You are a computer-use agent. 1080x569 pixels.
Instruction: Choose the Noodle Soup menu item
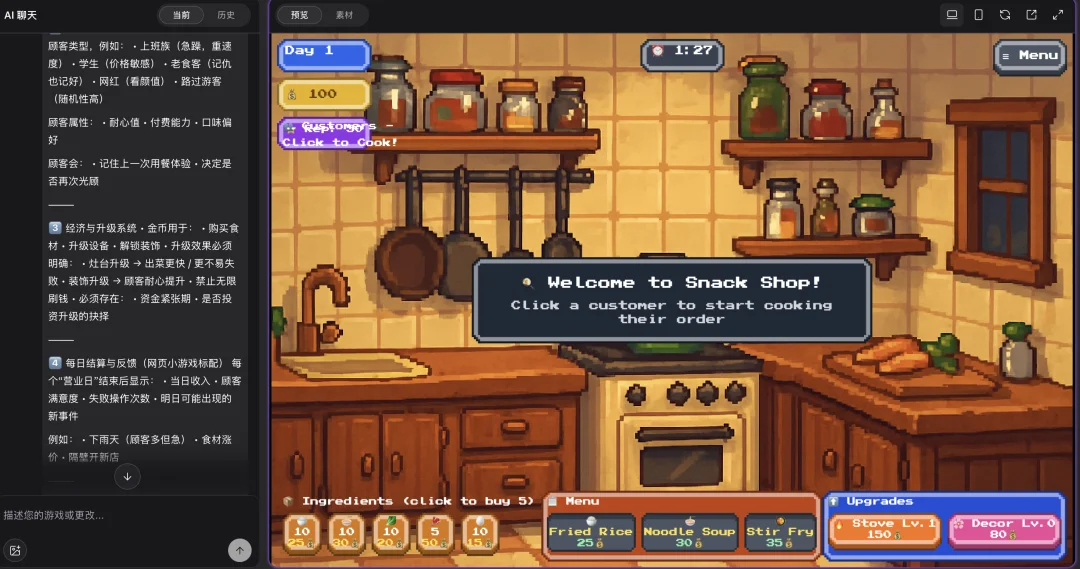(x=689, y=536)
